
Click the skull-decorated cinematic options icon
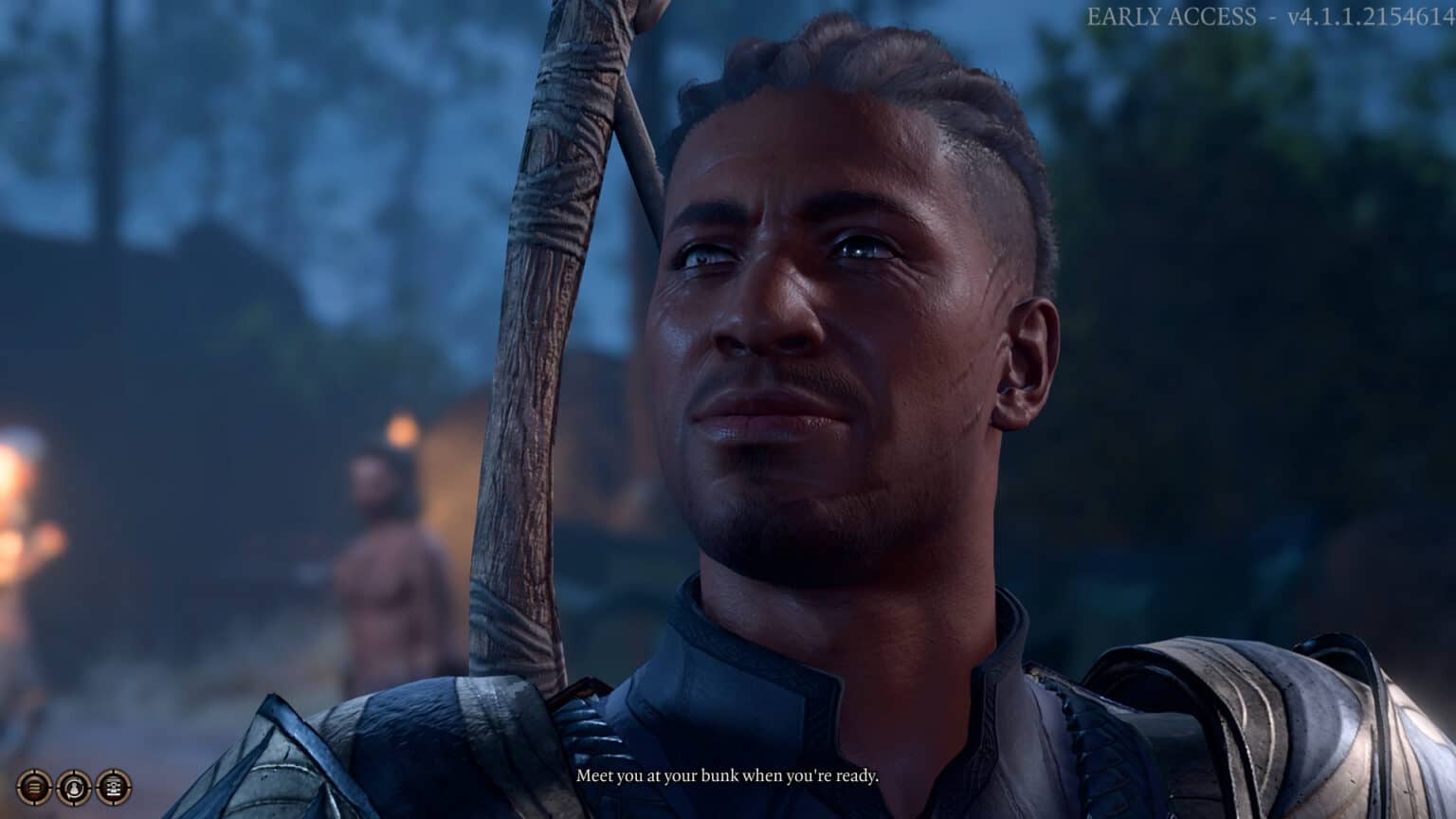tap(114, 787)
